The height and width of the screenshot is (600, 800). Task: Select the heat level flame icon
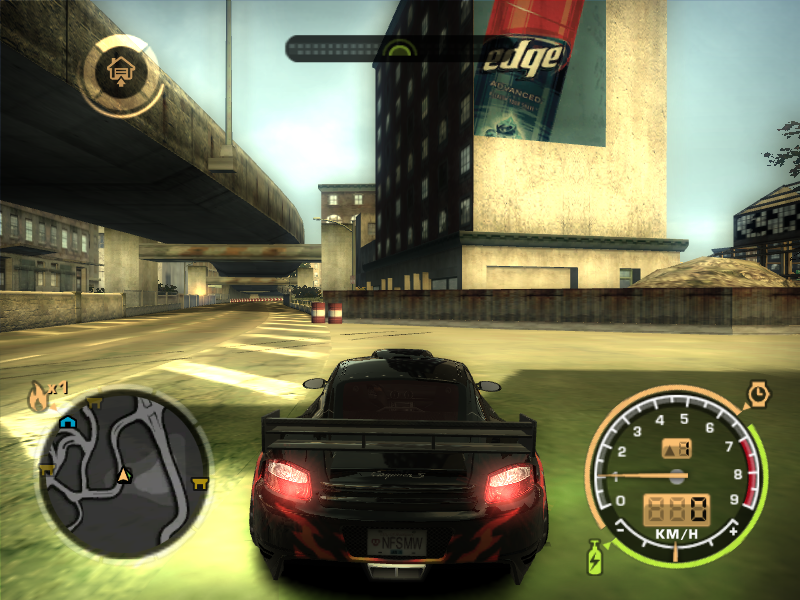click(x=38, y=395)
